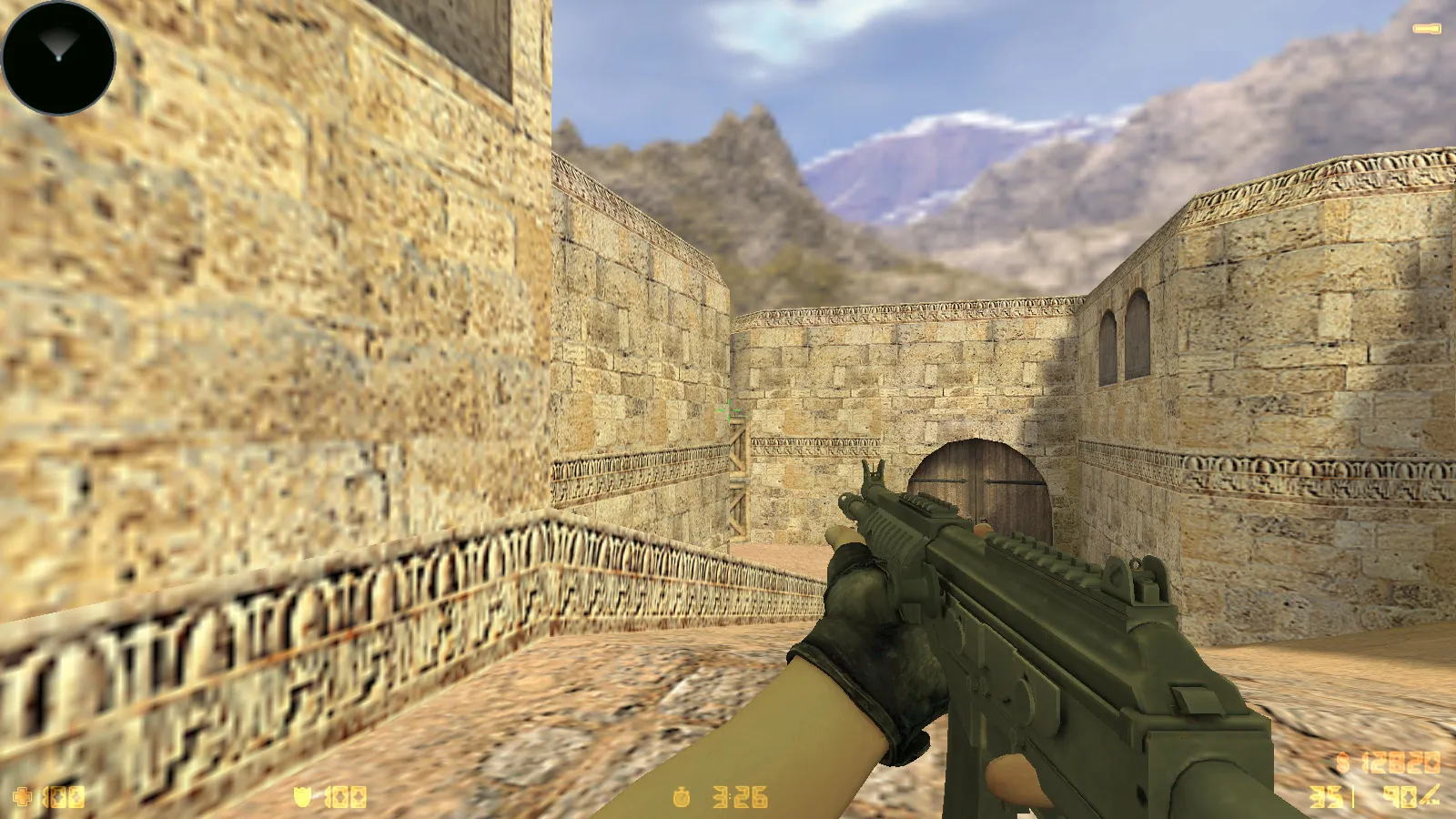Click the flashlight indicator icon top-right
1456x819 pixels.
(1427, 27)
